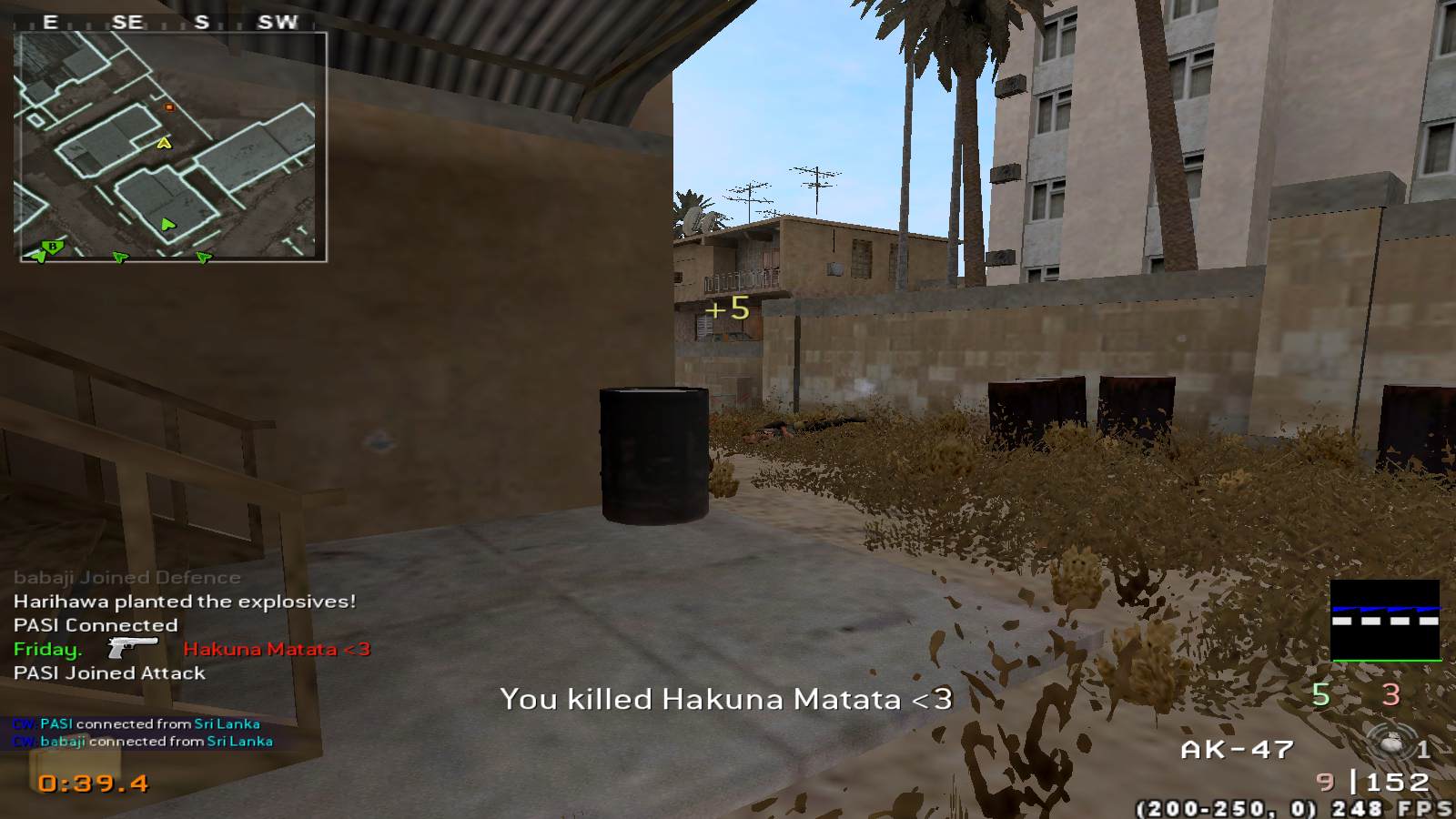The height and width of the screenshot is (819, 1456).
Task: Click the grenade icon near ammo
Action: pyautogui.click(x=1390, y=744)
